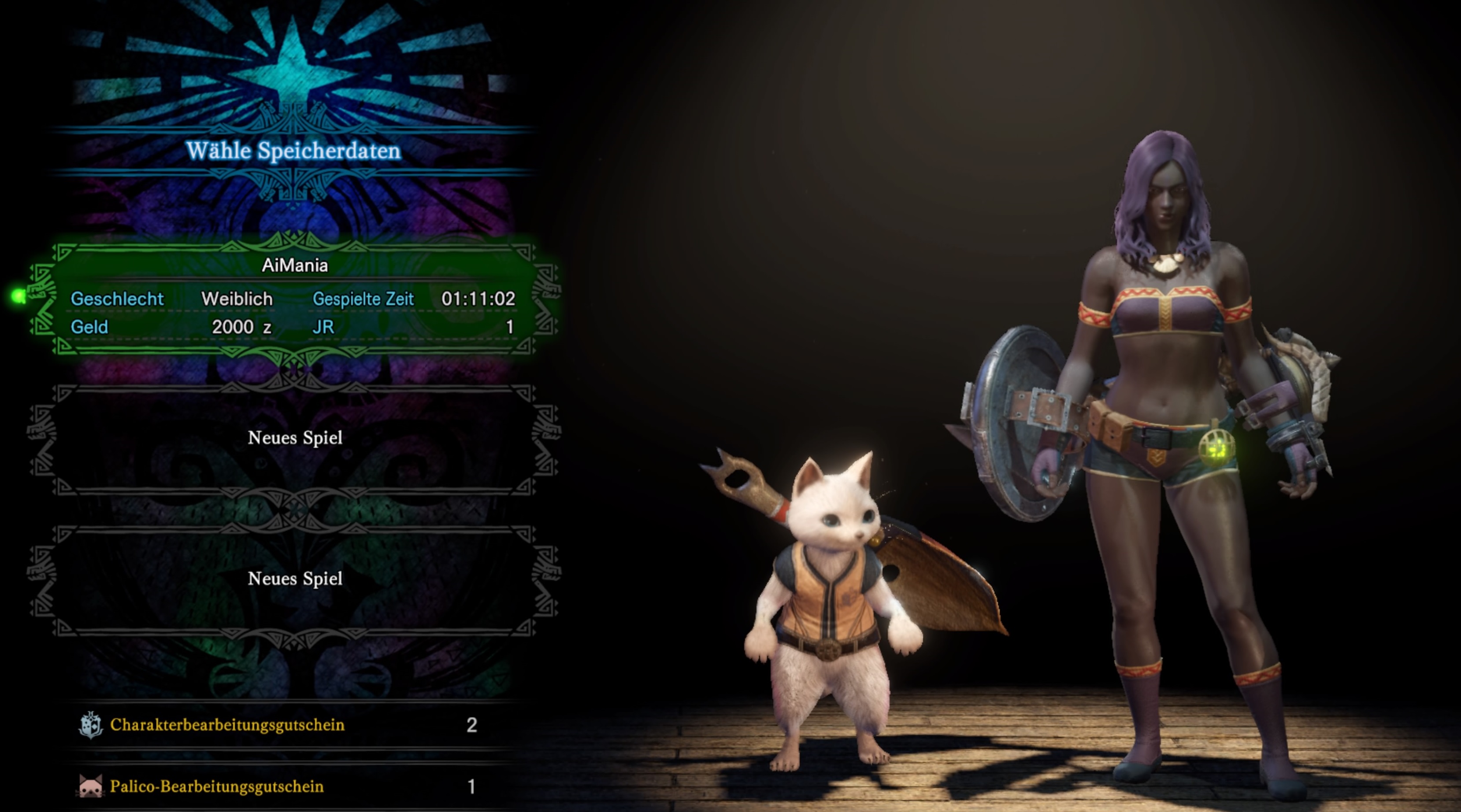1461x812 pixels.
Task: Select the first Neues Spiel slot
Action: pos(296,438)
